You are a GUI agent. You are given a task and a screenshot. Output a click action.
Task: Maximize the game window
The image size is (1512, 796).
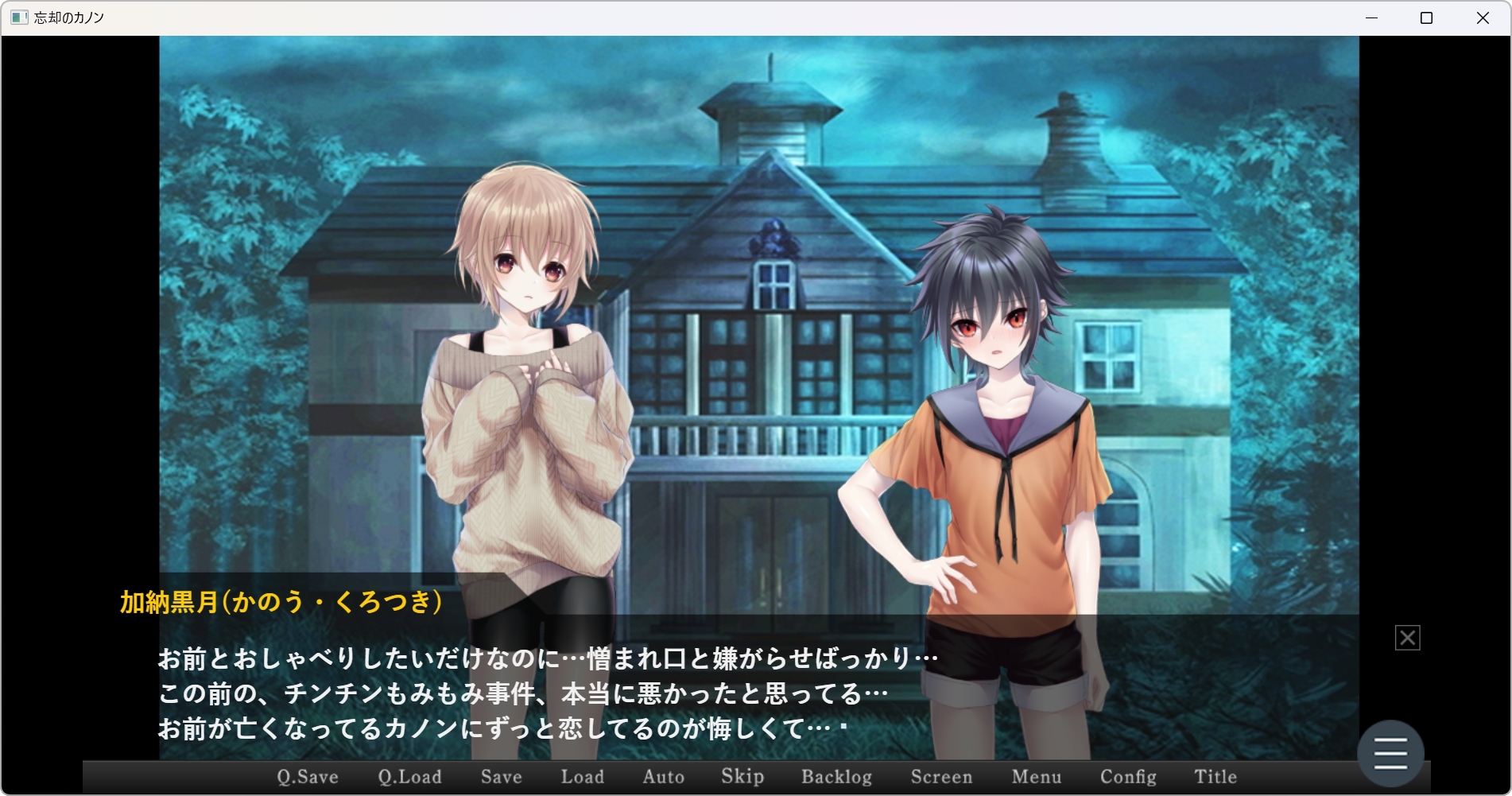pyautogui.click(x=1426, y=18)
